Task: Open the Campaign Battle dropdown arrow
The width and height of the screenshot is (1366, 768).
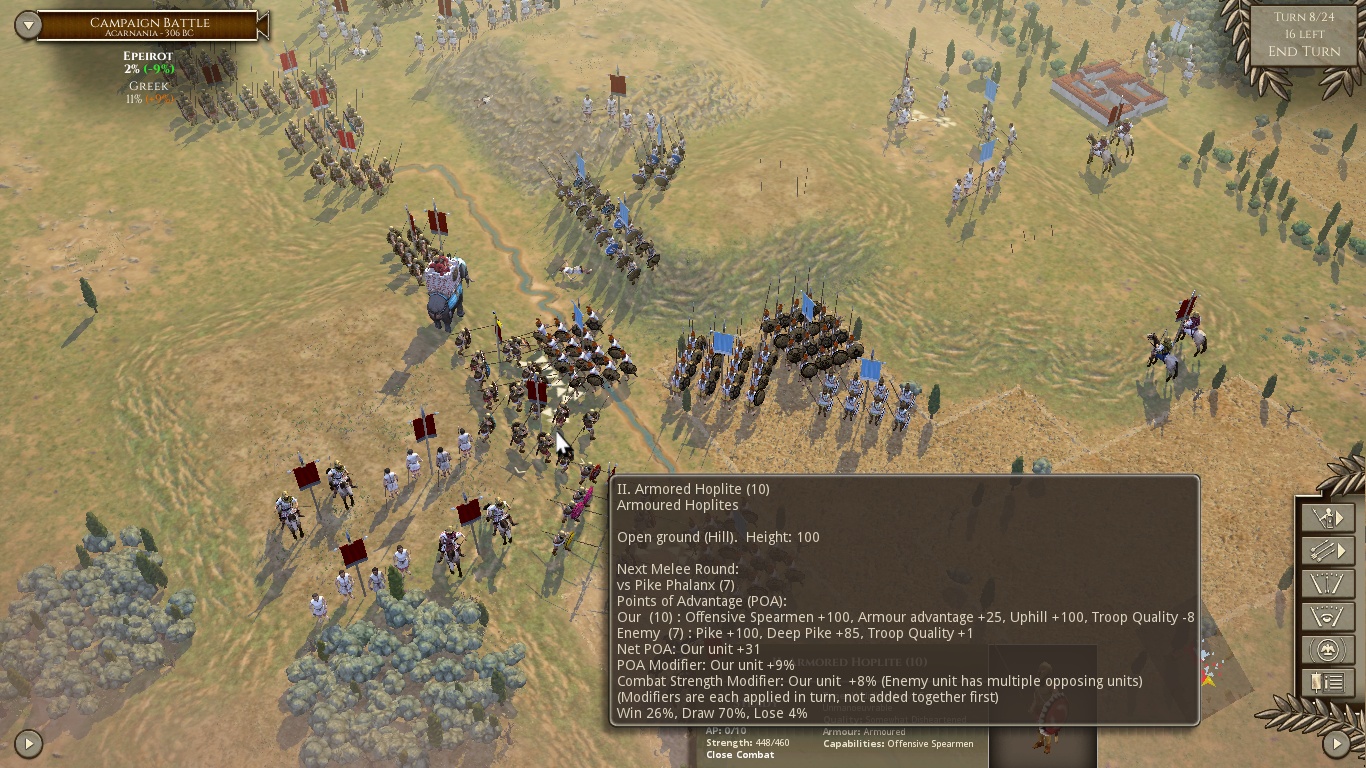Action: 27,25
